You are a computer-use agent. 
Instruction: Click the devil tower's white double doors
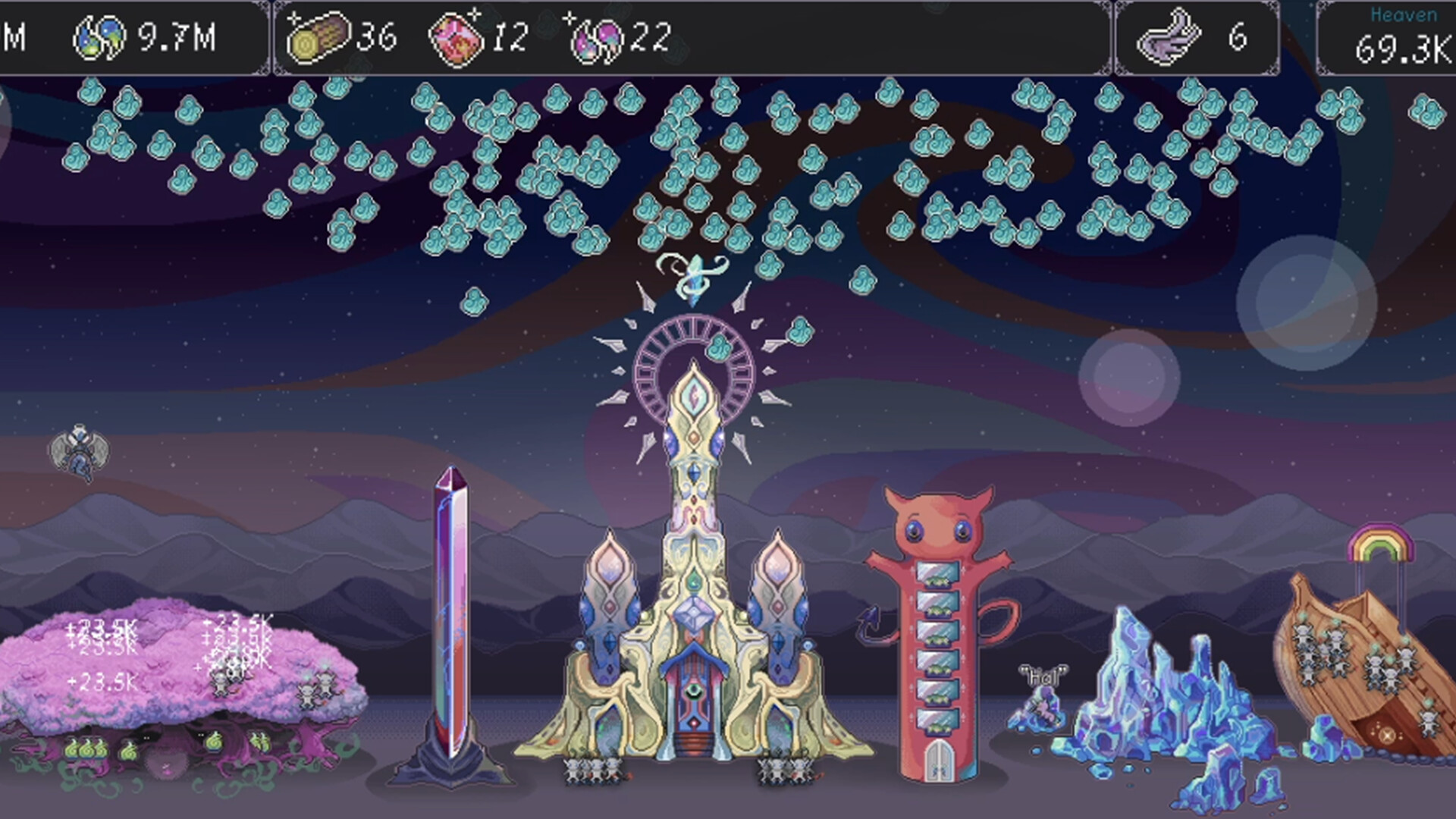point(940,758)
